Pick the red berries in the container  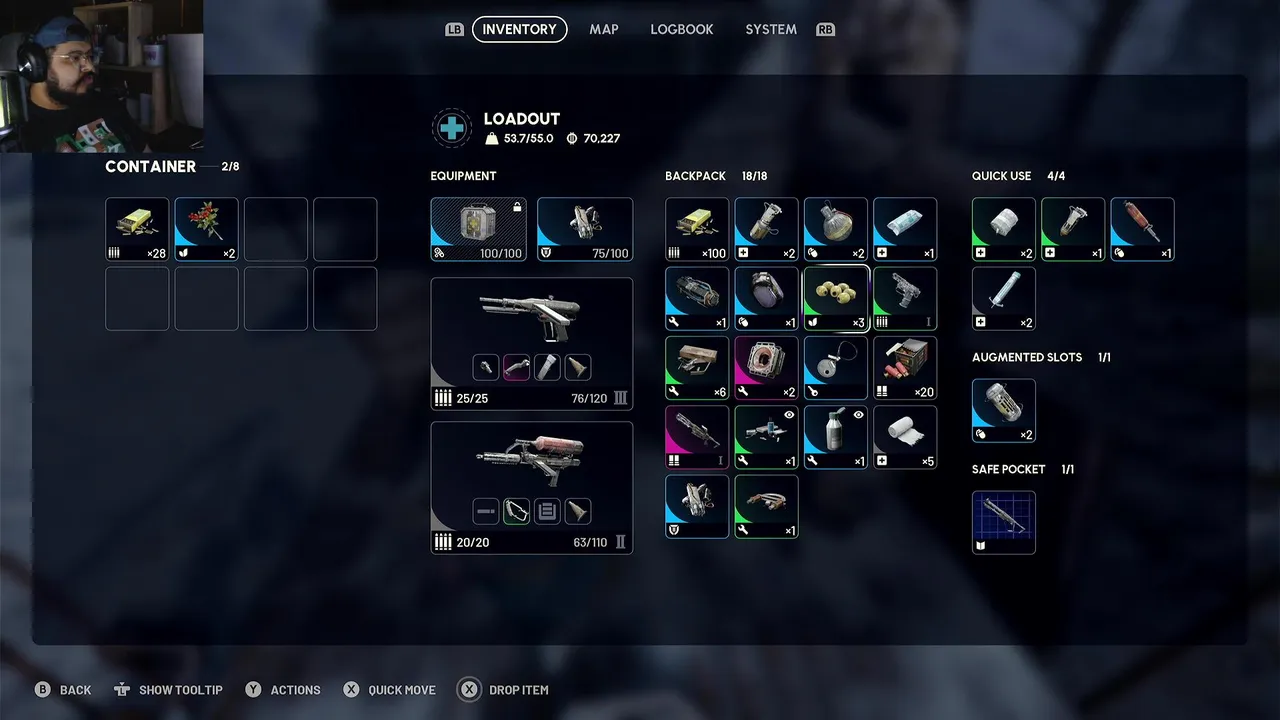tap(206, 229)
